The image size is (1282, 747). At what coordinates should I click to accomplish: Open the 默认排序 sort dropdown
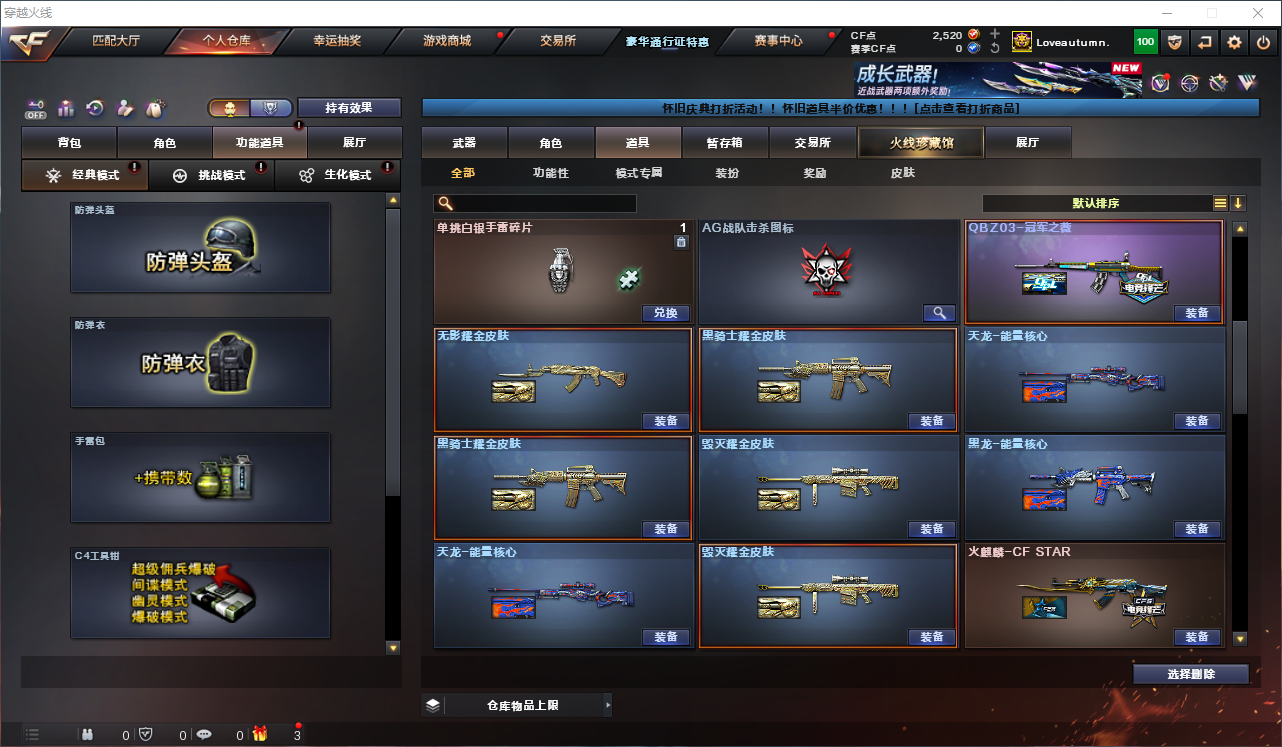pyautogui.click(x=1095, y=203)
